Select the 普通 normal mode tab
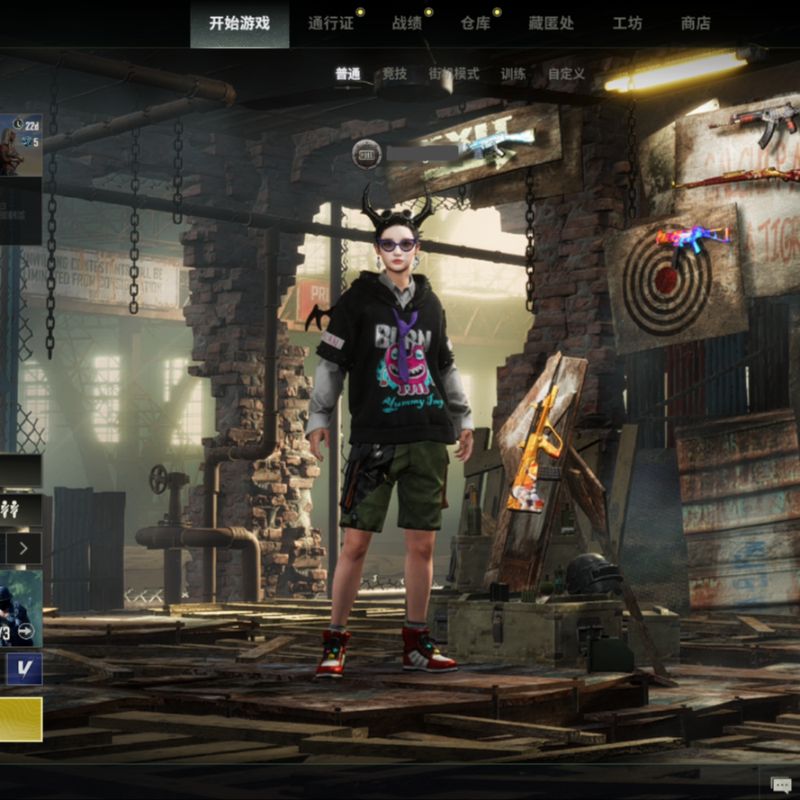Viewport: 800px width, 800px height. click(x=348, y=74)
